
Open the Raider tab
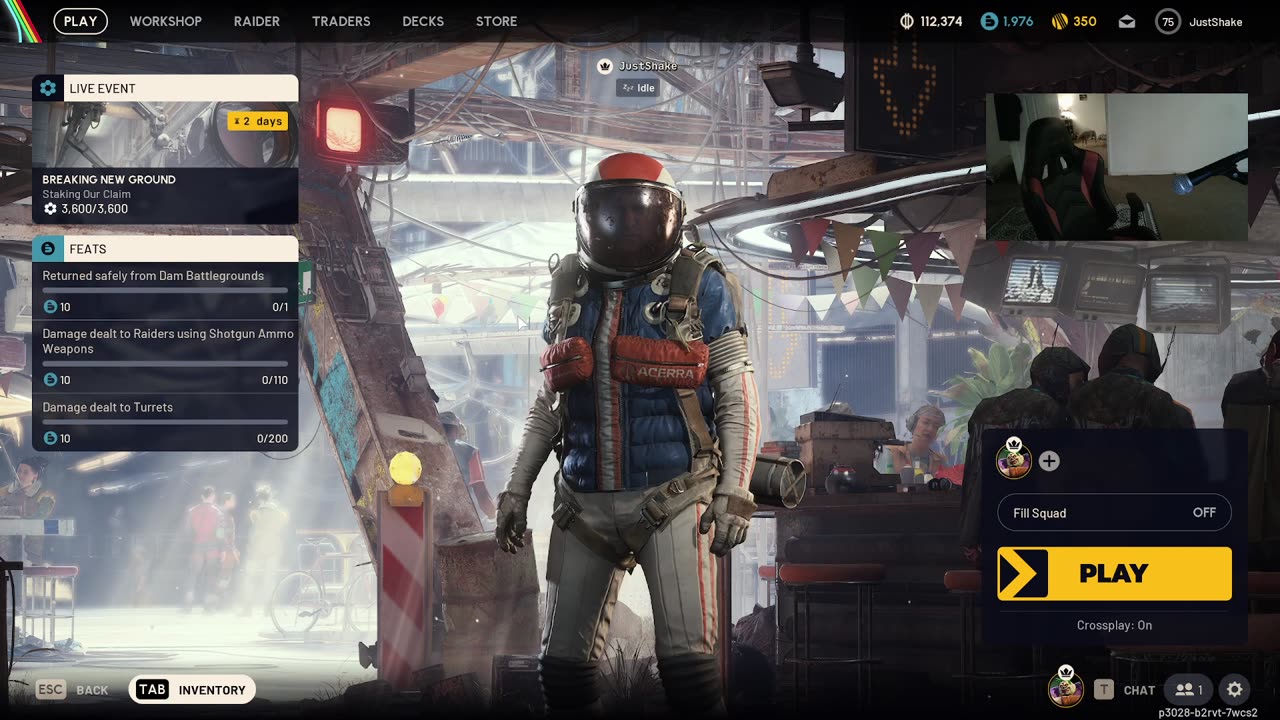pyautogui.click(x=257, y=21)
